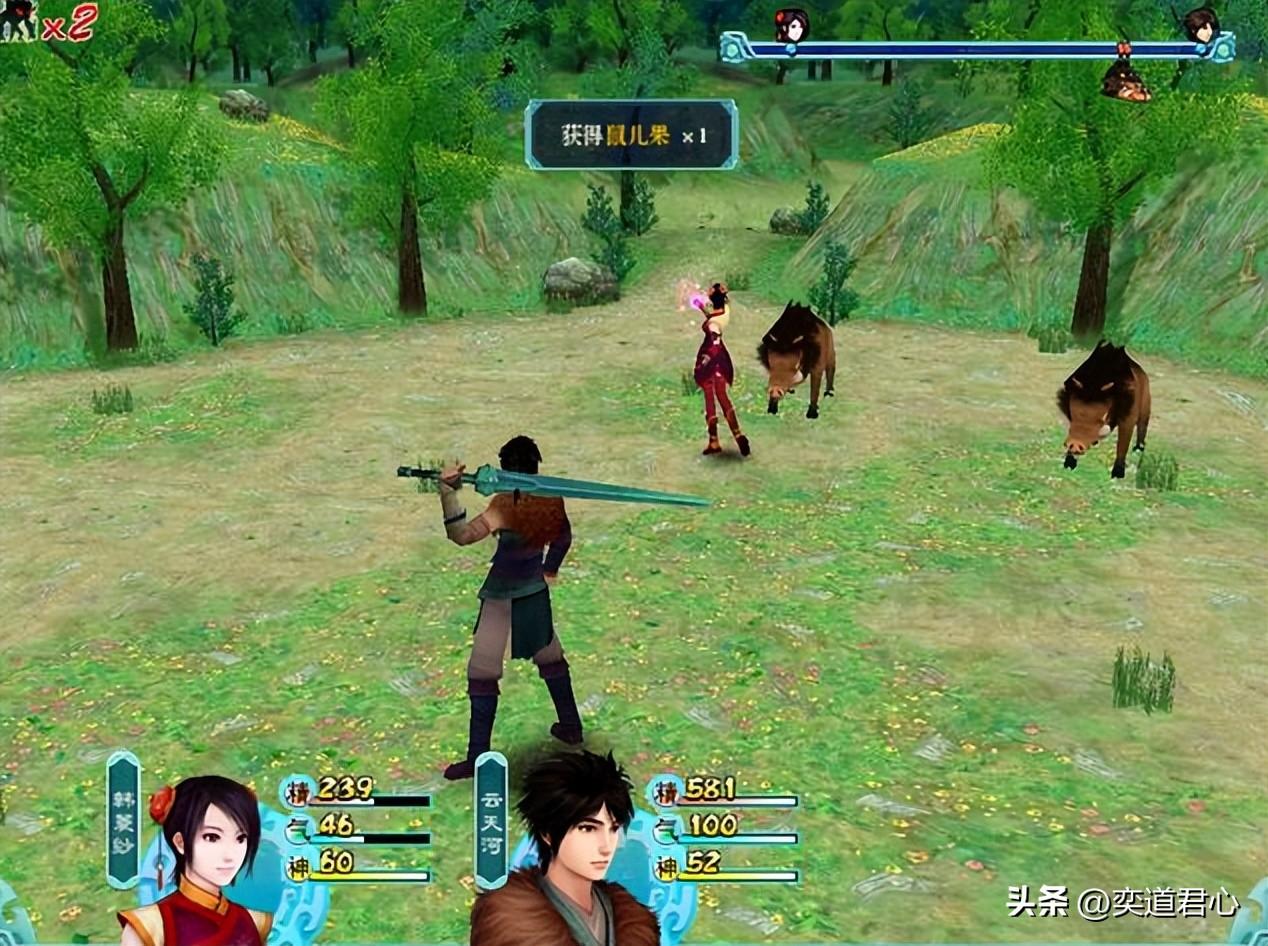The width and height of the screenshot is (1268, 946).
Task: Click the 韩菱纱 name plate
Action: 124,820
